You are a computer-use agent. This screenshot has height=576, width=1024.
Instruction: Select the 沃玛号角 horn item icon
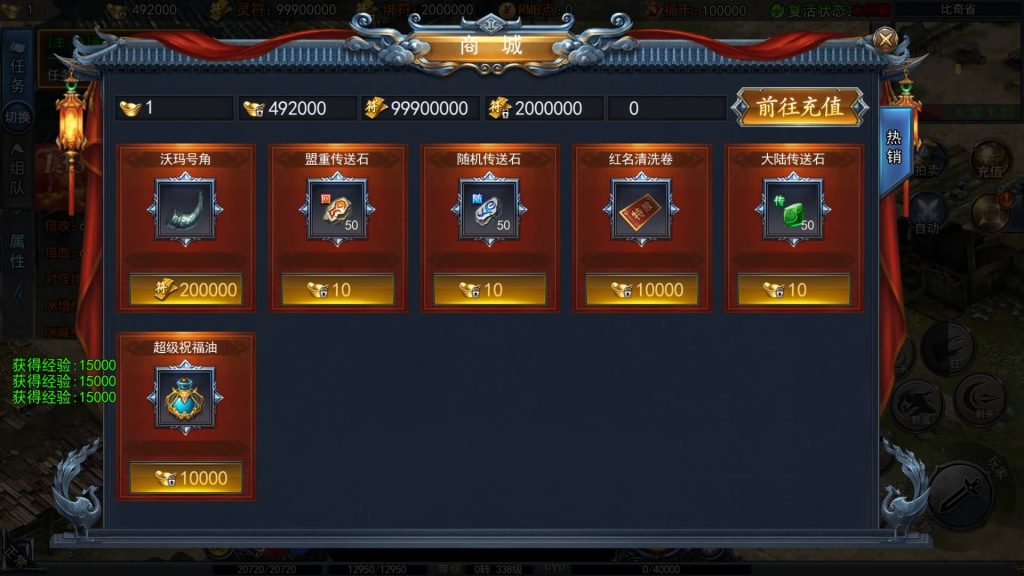[x=185, y=209]
